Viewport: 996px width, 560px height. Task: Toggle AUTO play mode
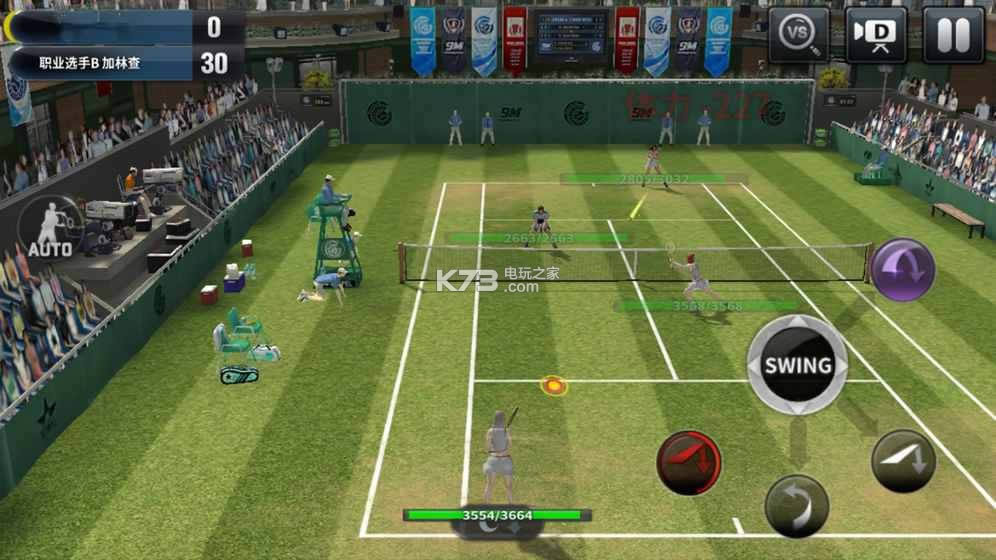tap(51, 227)
